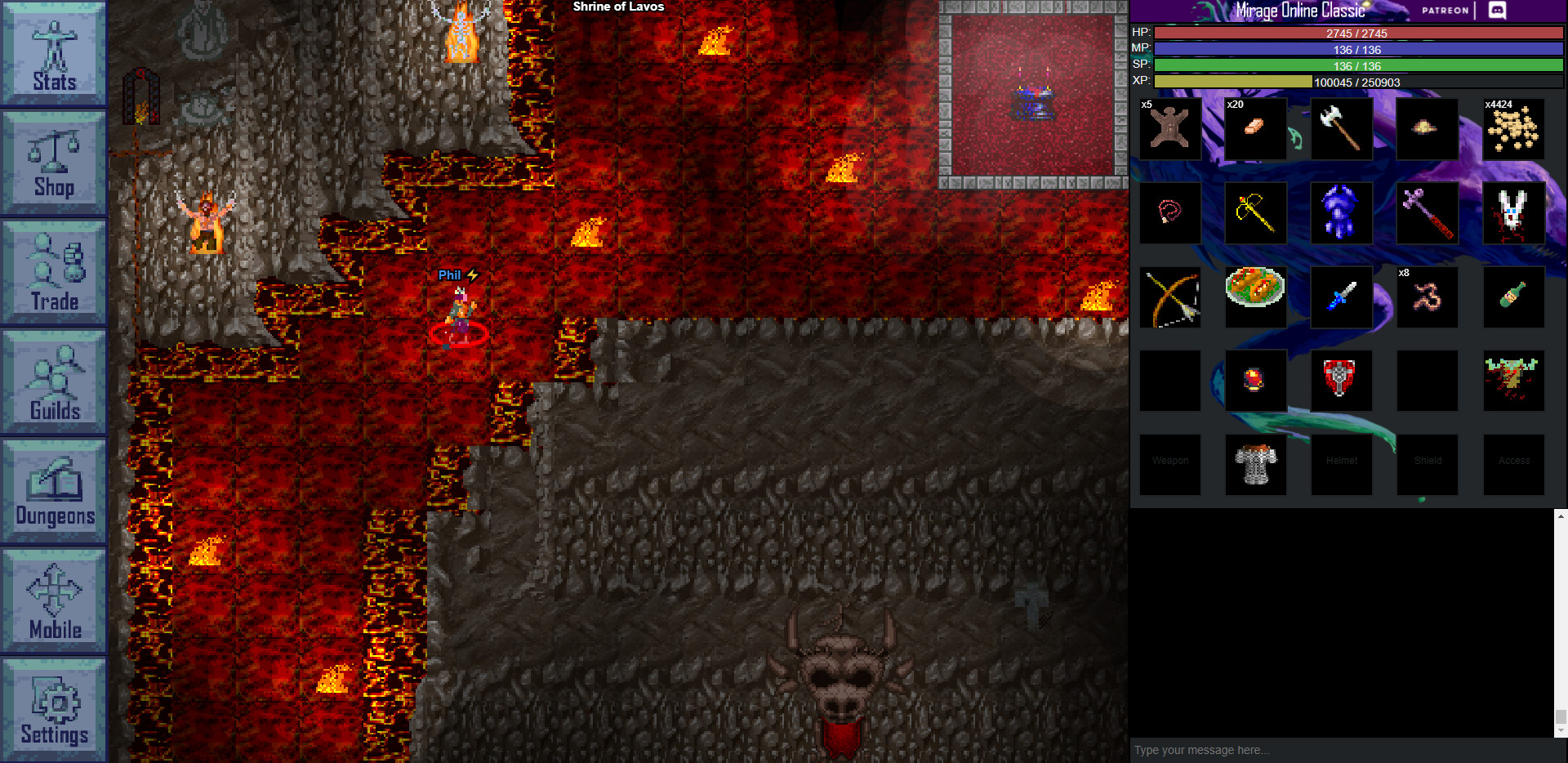Select the blue armor item

point(1341,213)
